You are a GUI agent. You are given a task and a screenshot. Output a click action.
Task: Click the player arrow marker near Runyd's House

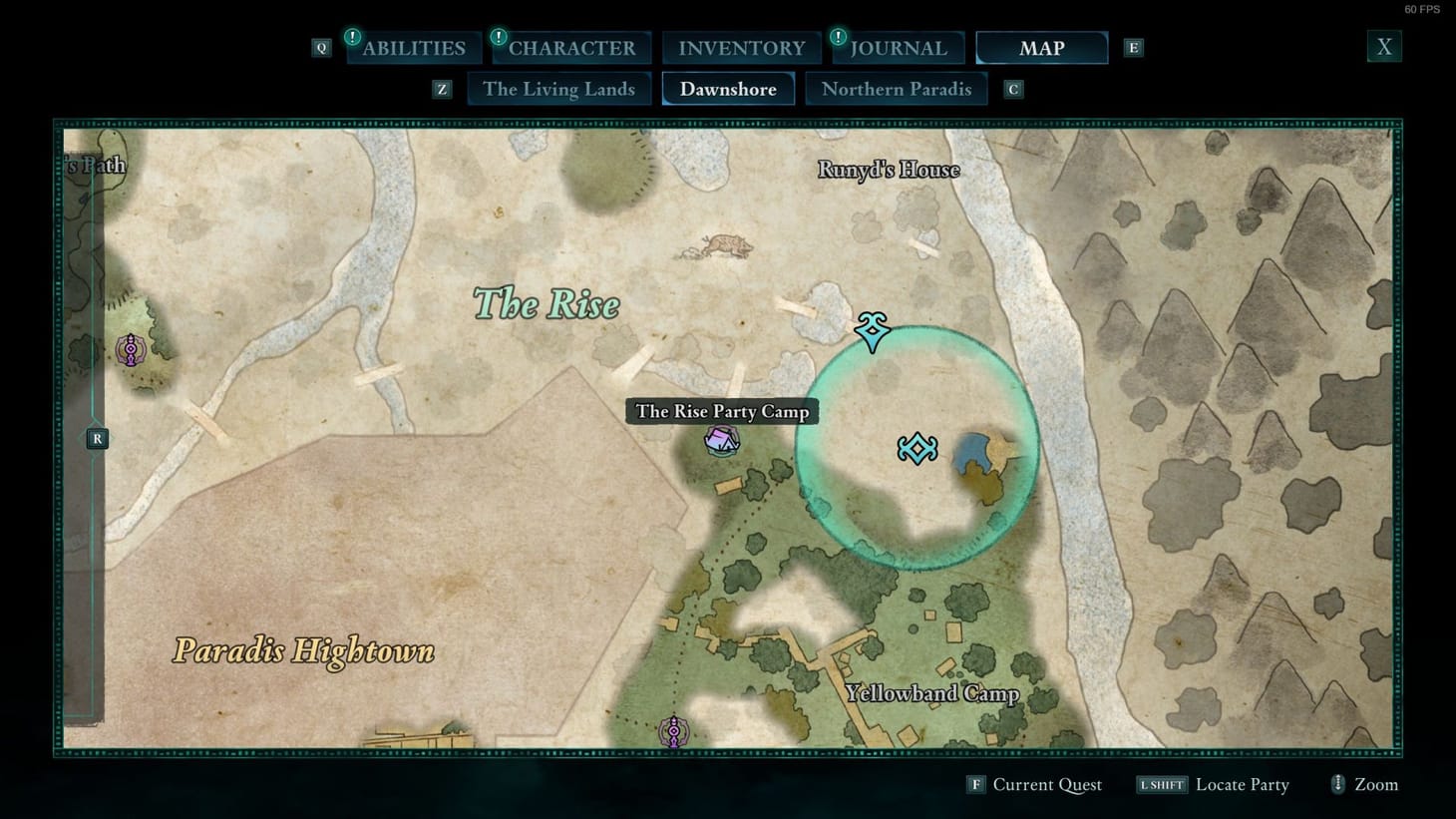pyautogui.click(x=871, y=332)
